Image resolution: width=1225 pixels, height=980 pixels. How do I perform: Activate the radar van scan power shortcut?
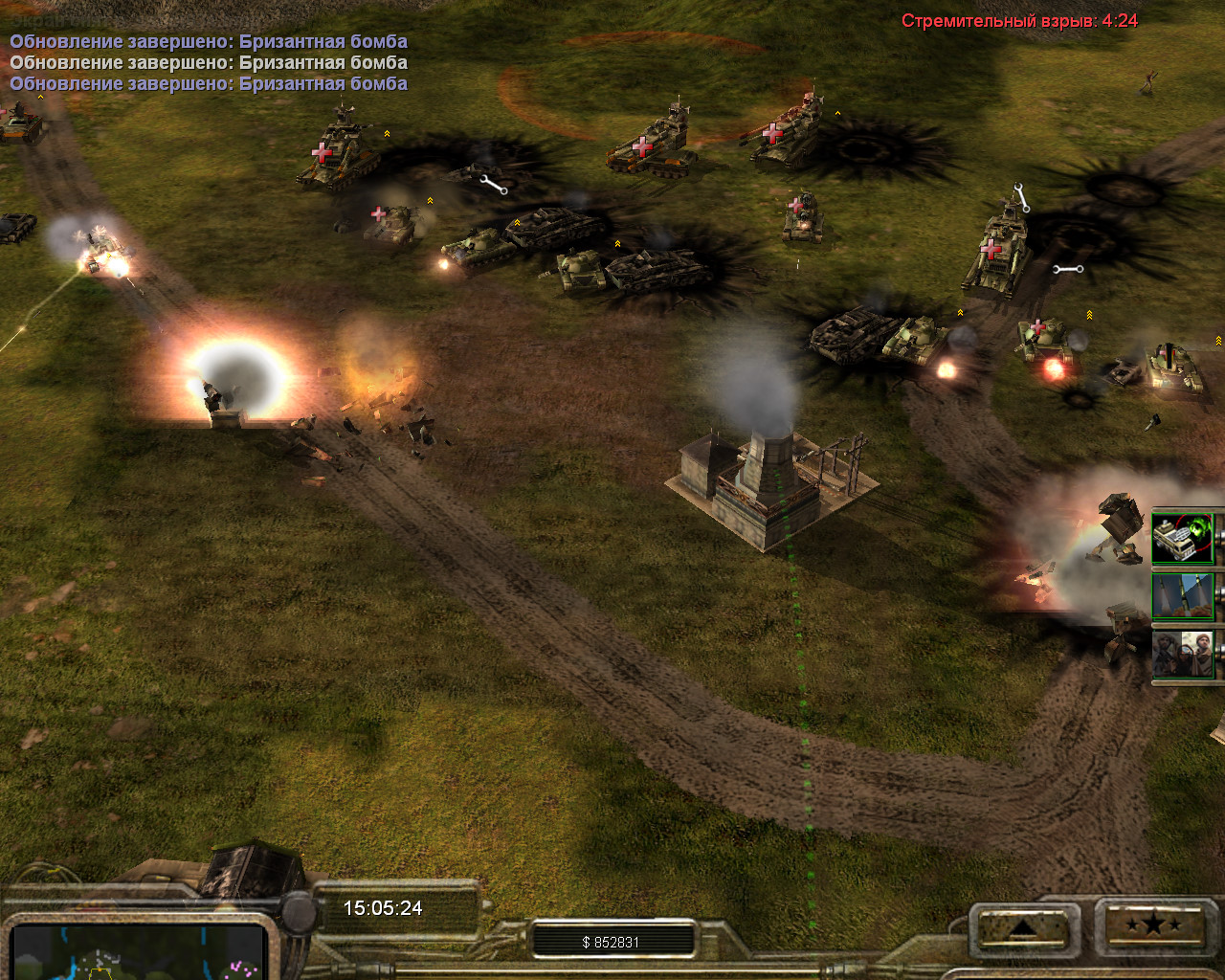pyautogui.click(x=1183, y=538)
